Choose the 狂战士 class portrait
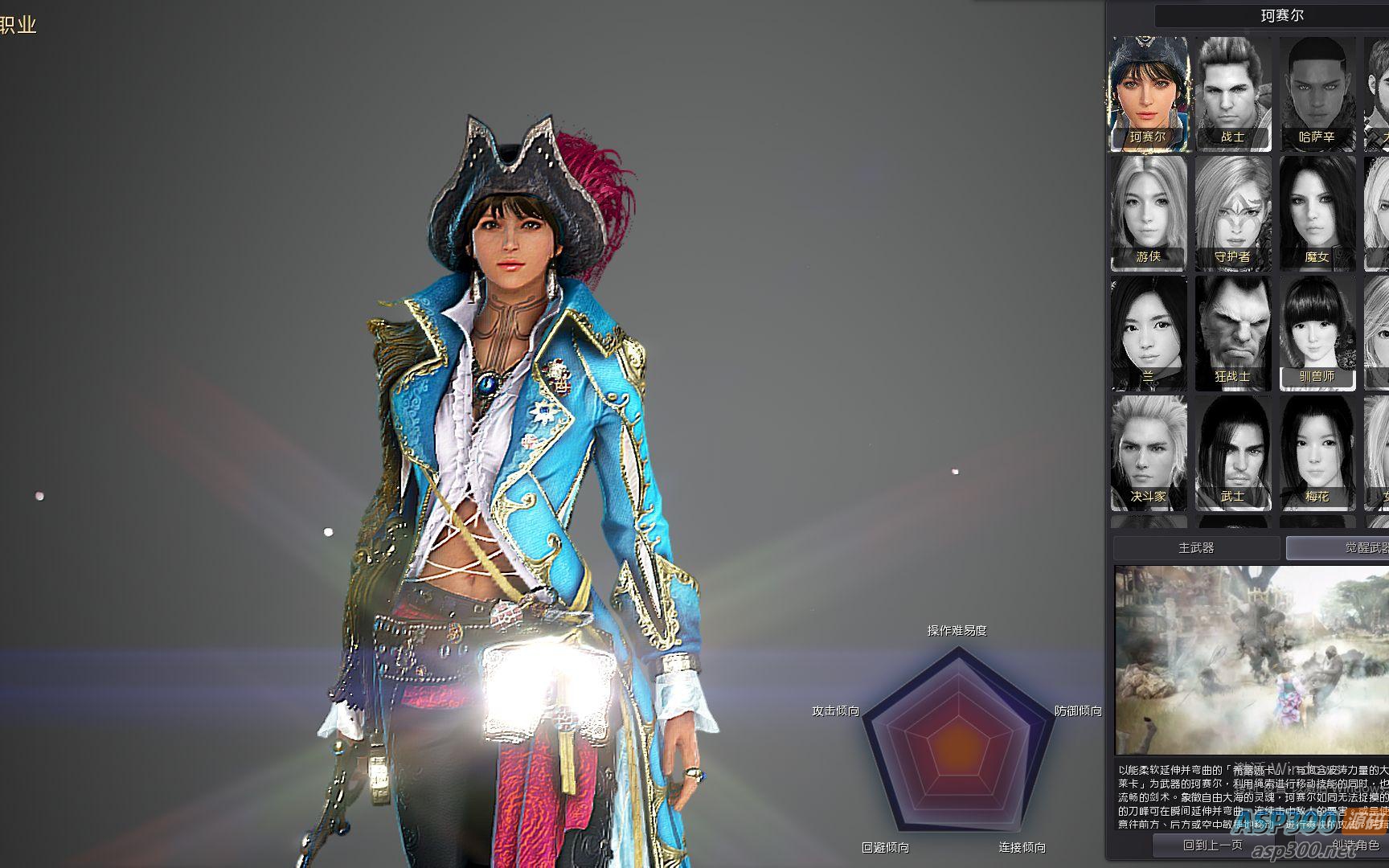This screenshot has width=1389, height=868. [x=1232, y=333]
